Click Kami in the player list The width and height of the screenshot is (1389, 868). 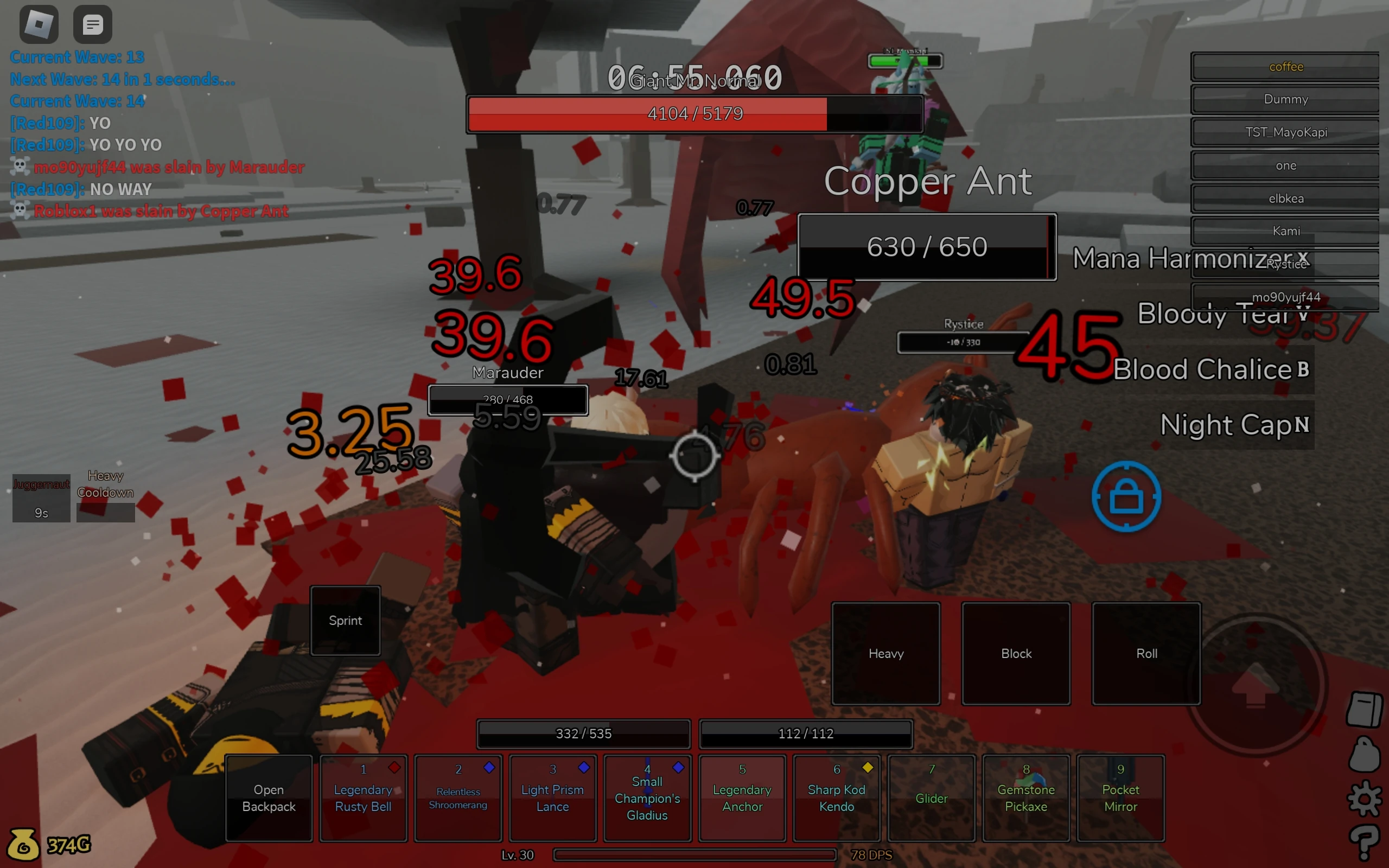[1286, 231]
